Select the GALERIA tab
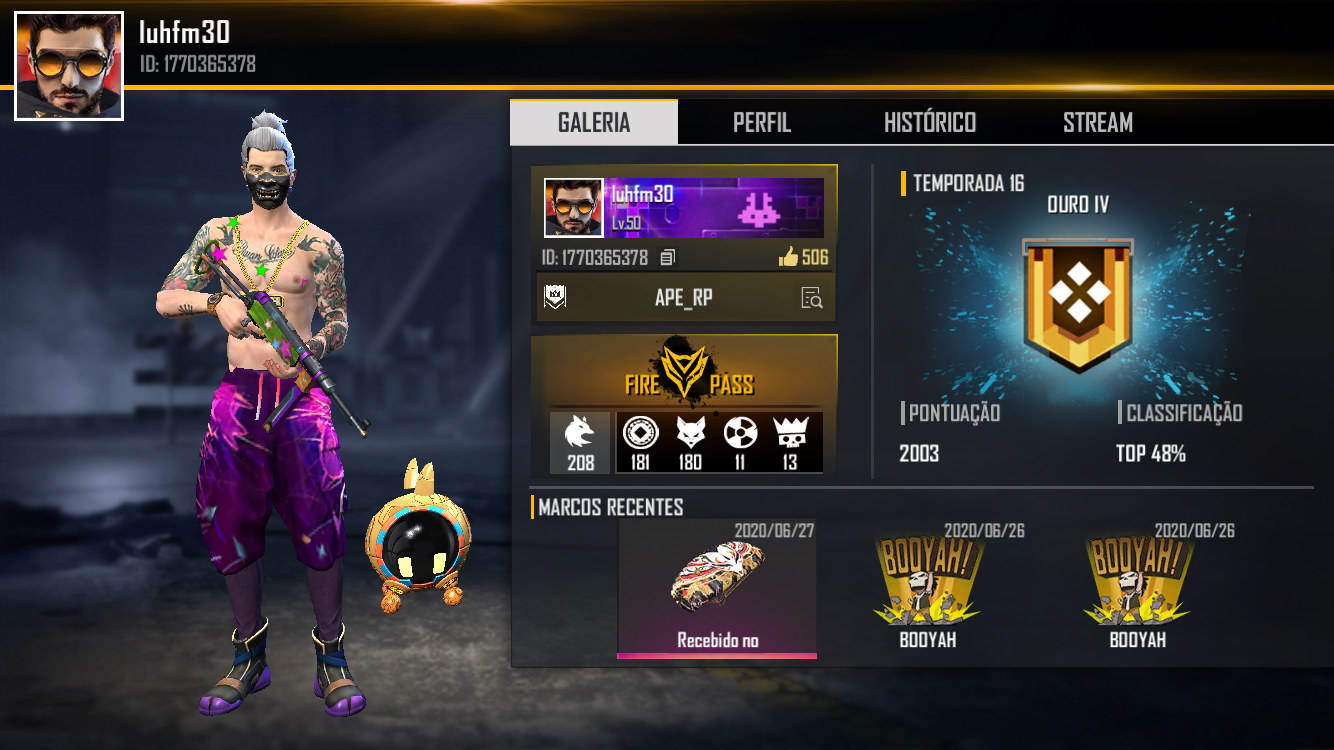The height and width of the screenshot is (750, 1334). [x=594, y=122]
